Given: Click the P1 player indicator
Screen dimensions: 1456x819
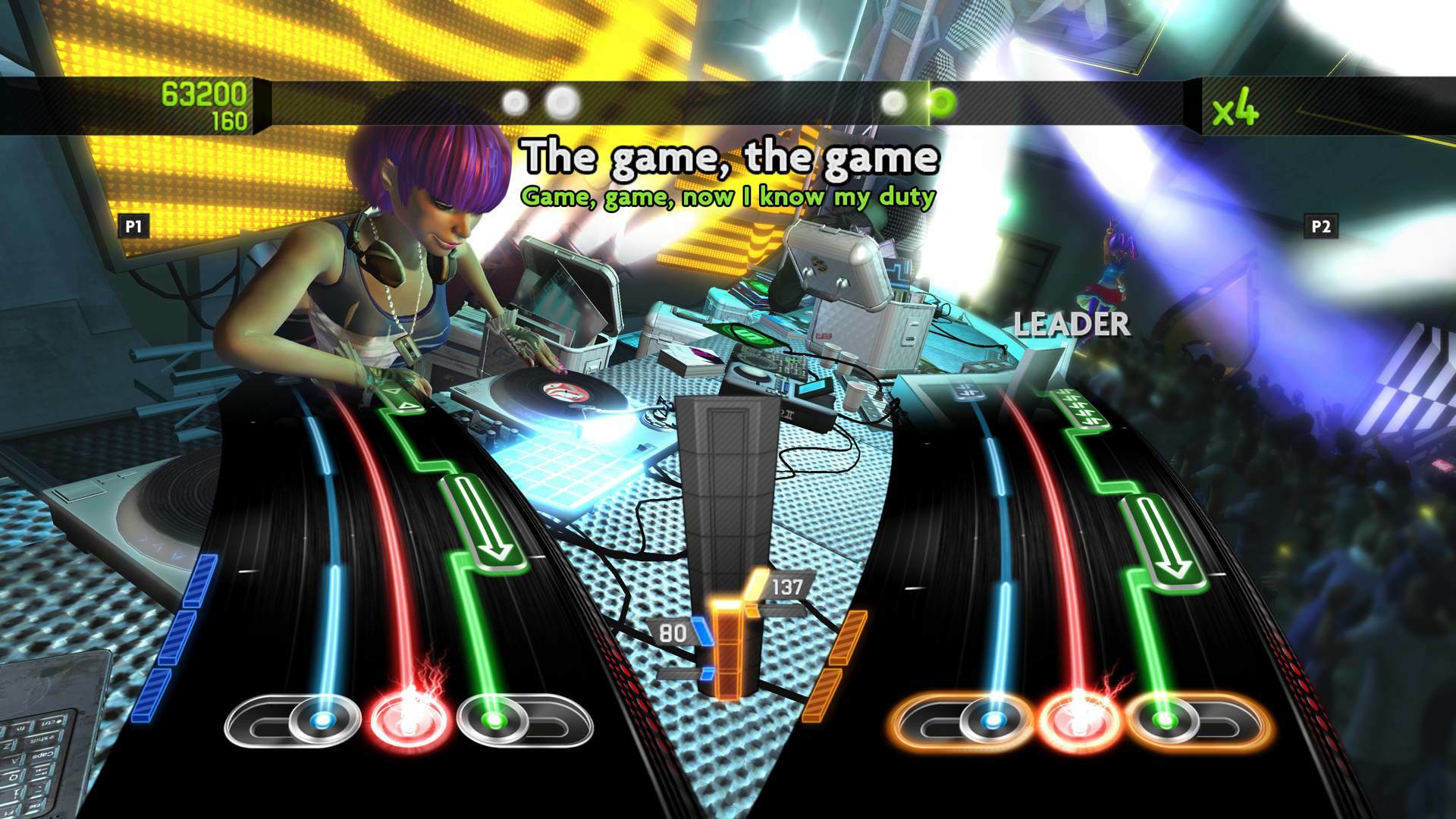Looking at the screenshot, I should (133, 225).
